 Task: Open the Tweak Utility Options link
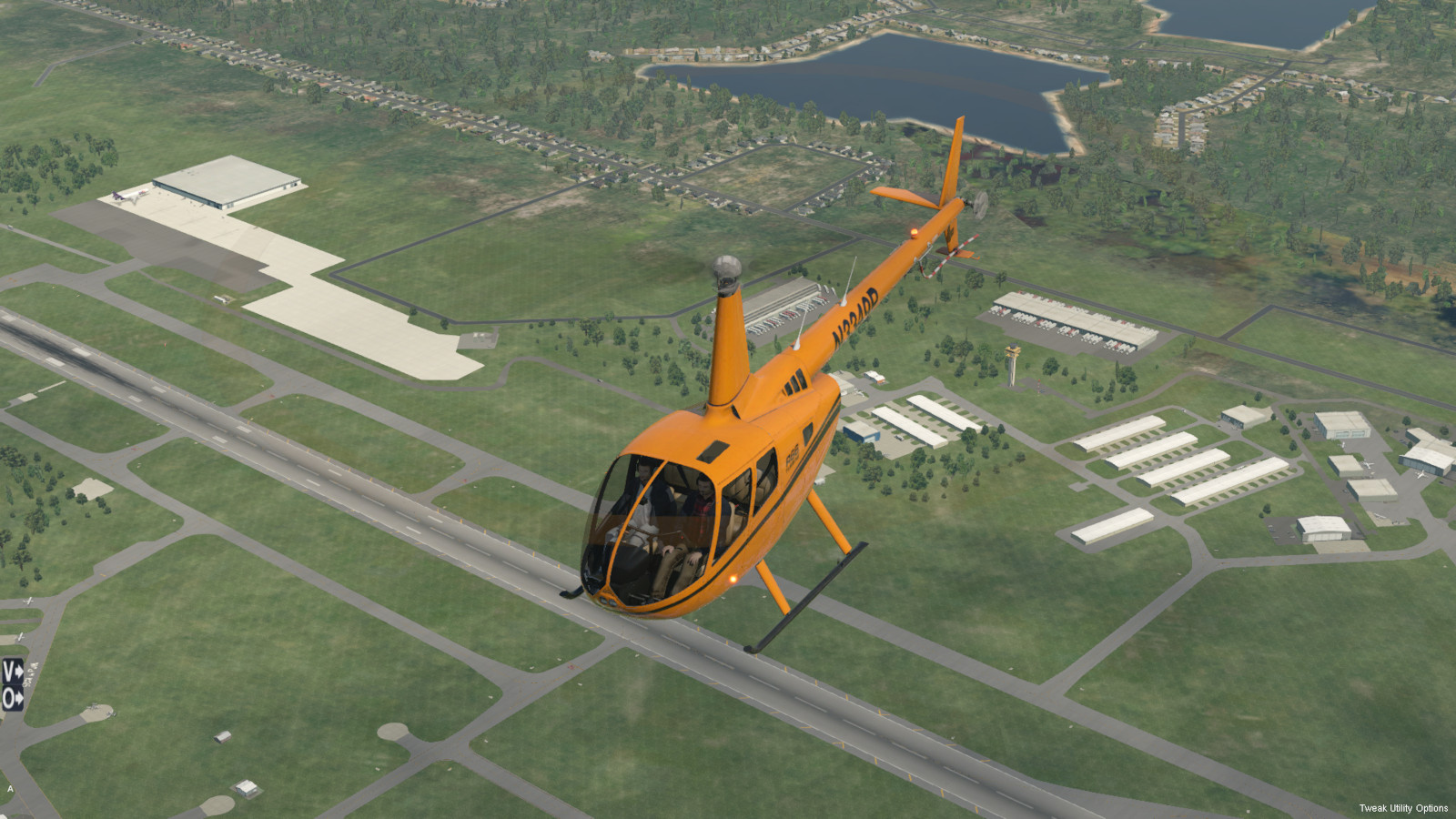click(x=1403, y=808)
